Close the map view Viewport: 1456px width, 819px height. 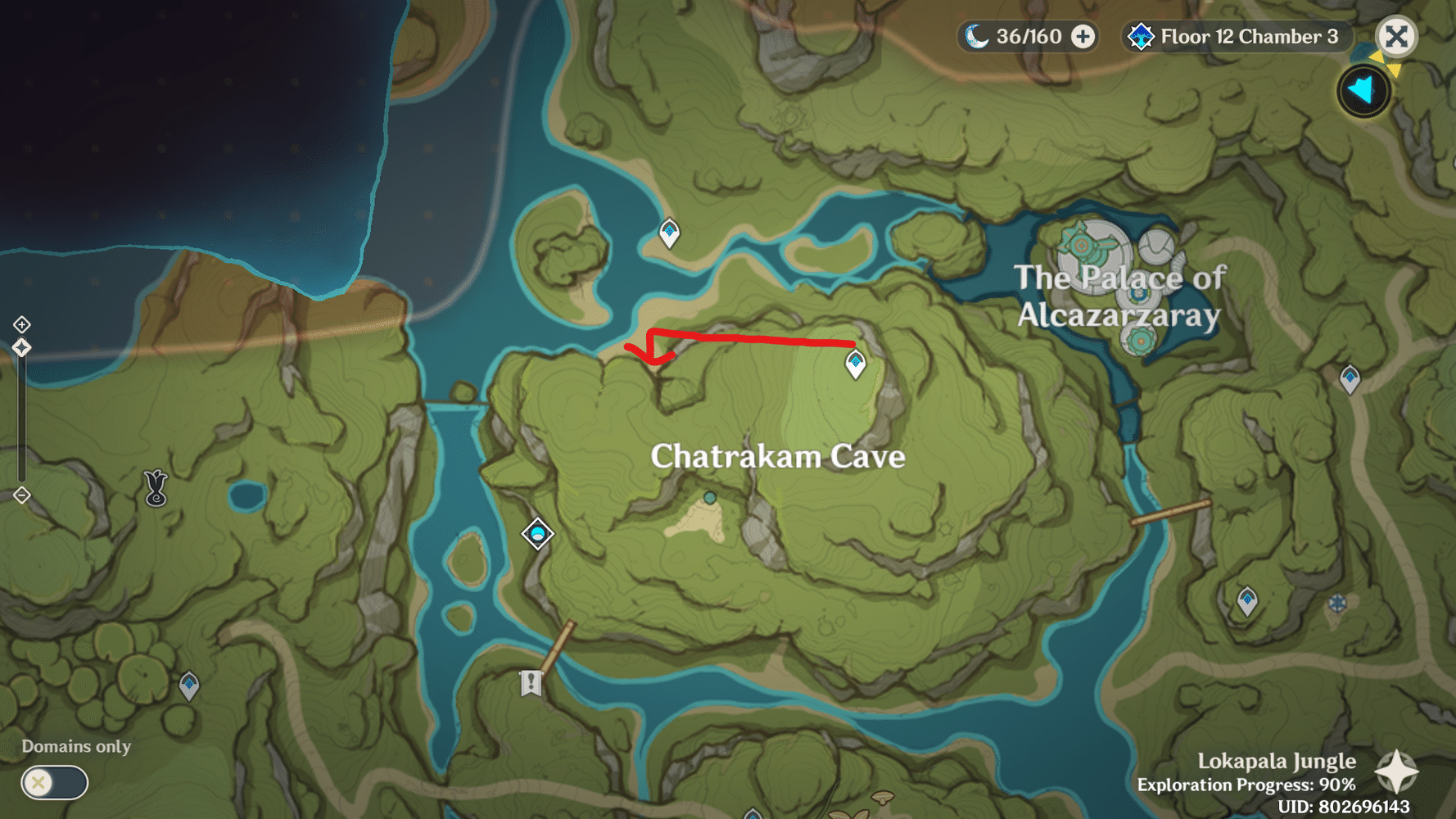click(x=1397, y=36)
